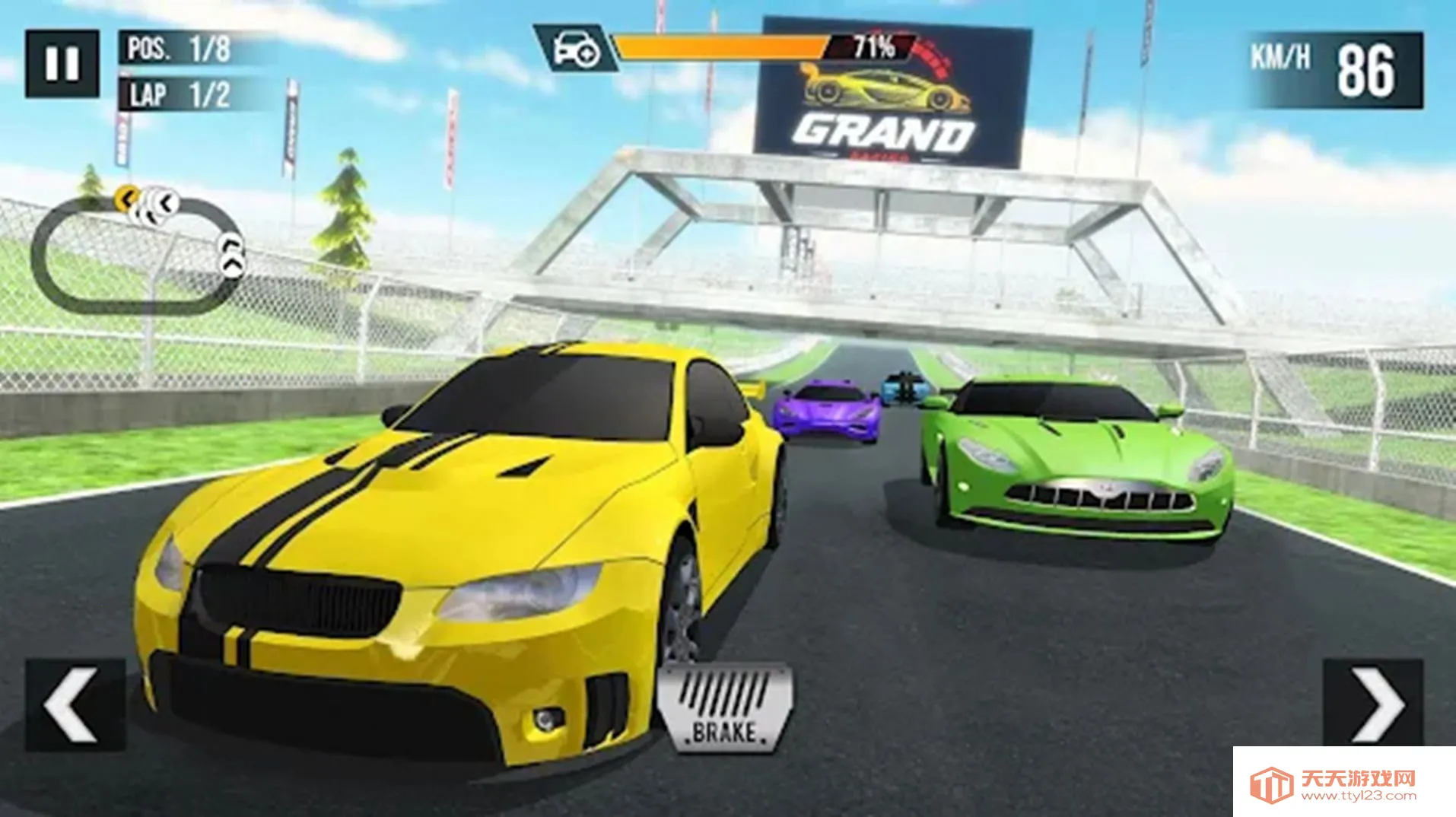This screenshot has height=817, width=1456.
Task: Steer right with the right arrow button
Action: click(x=1373, y=704)
